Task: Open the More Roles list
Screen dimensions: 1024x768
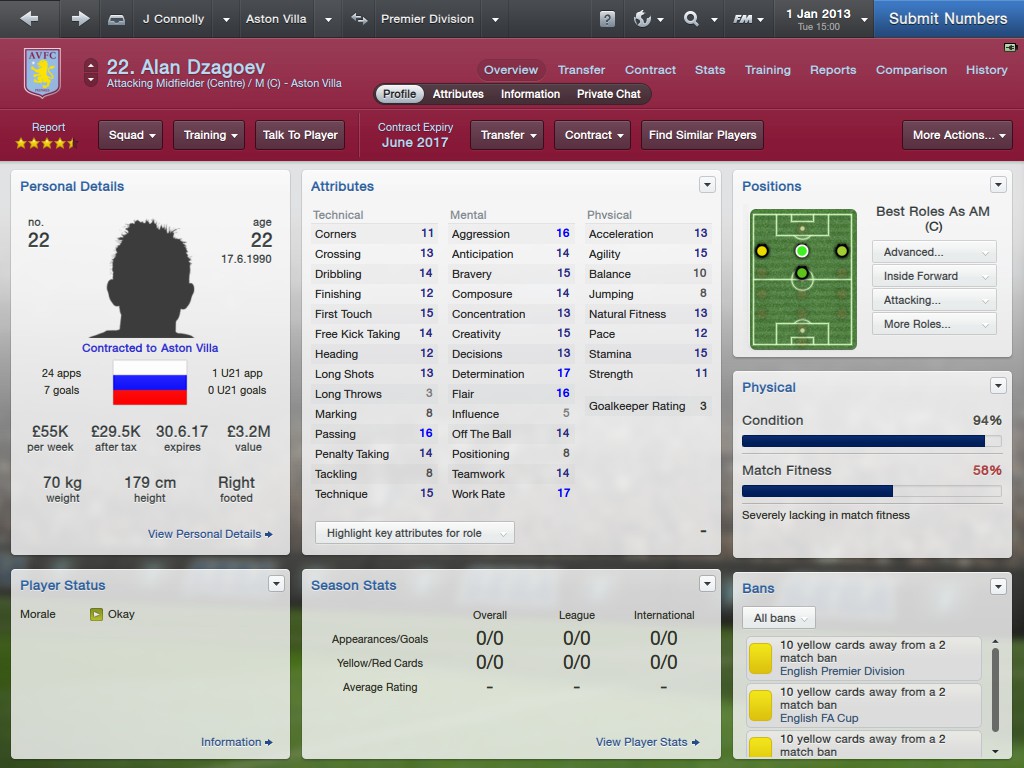Action: [x=934, y=324]
